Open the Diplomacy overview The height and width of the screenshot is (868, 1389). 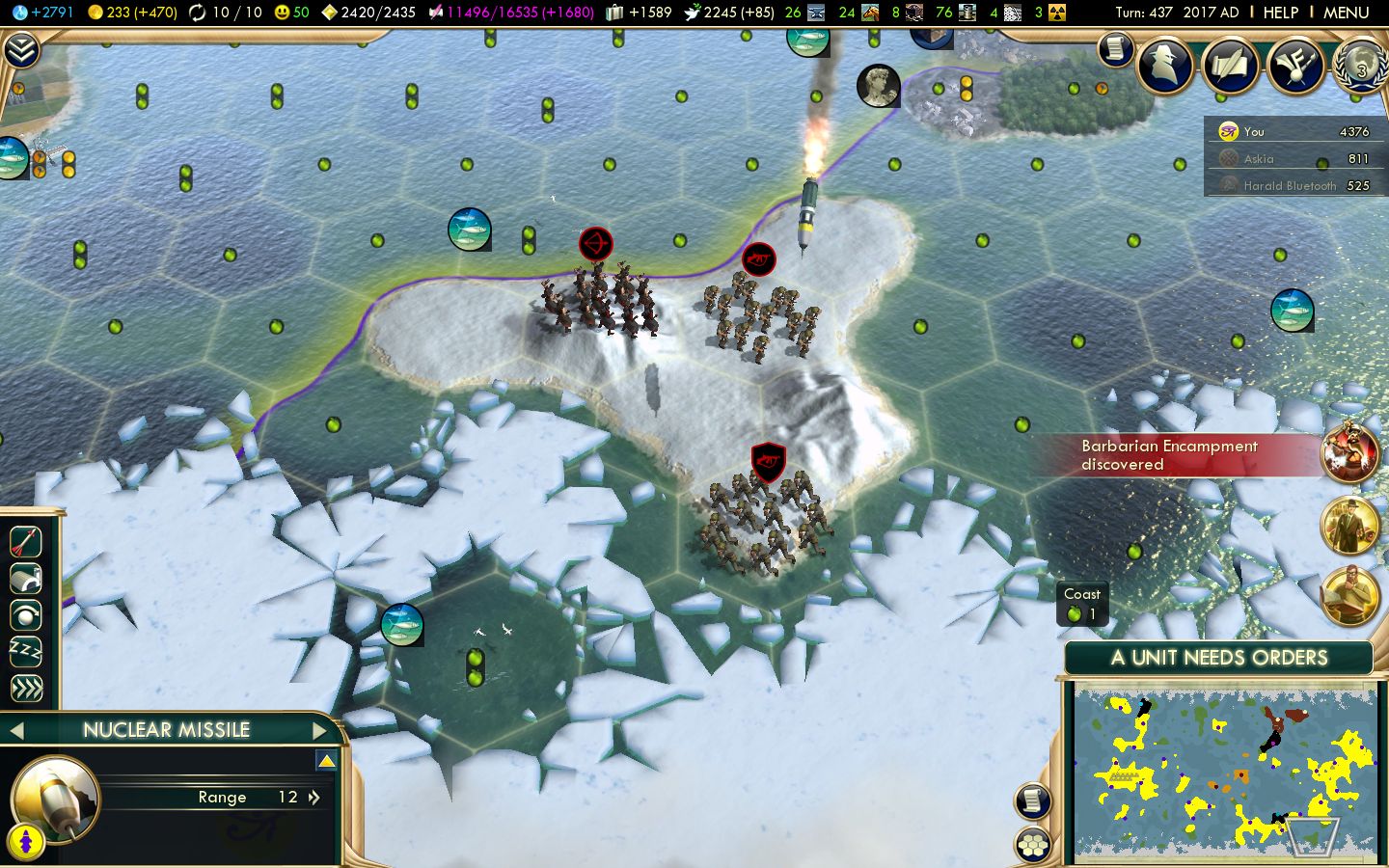tap(1231, 66)
